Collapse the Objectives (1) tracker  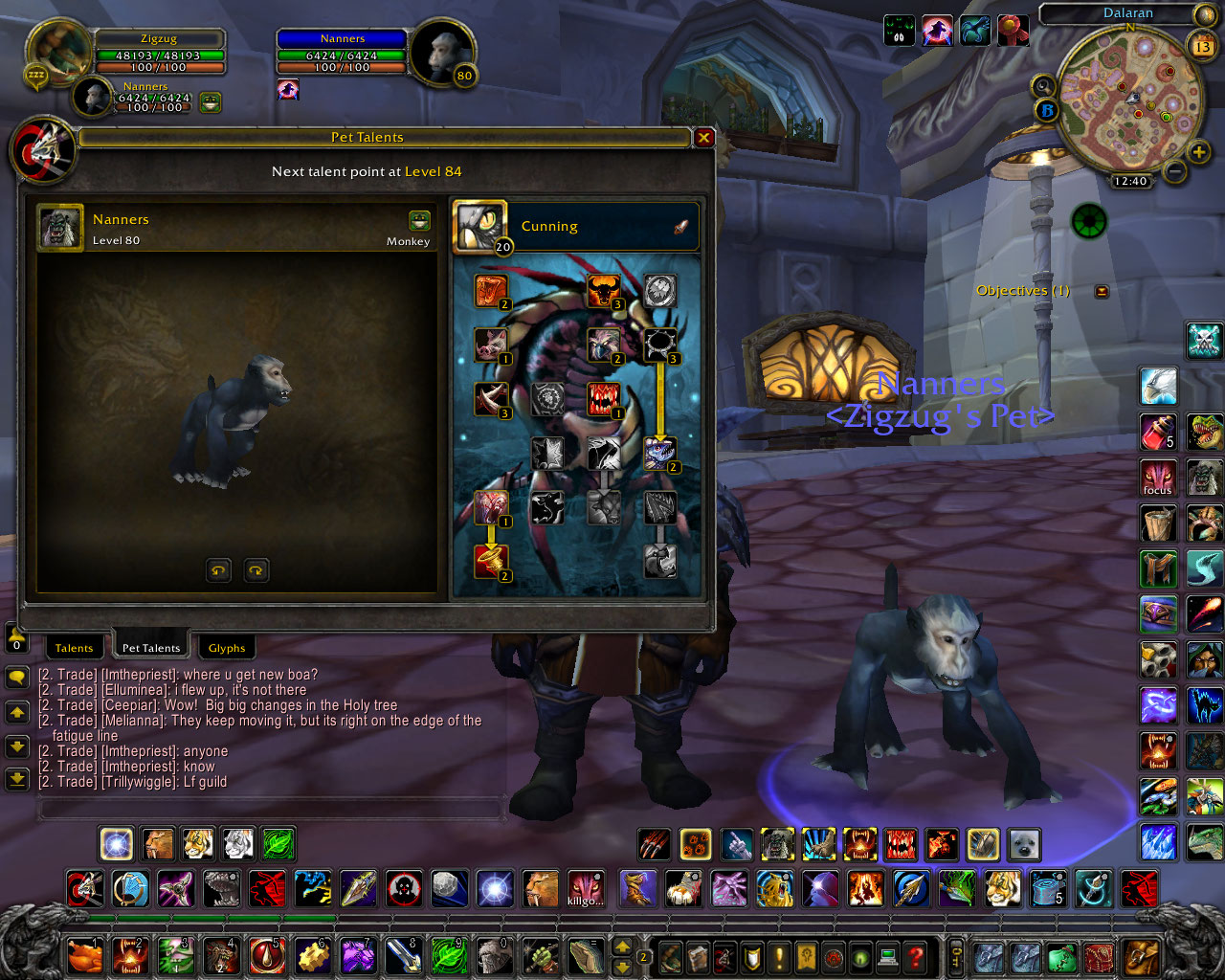[x=1102, y=290]
